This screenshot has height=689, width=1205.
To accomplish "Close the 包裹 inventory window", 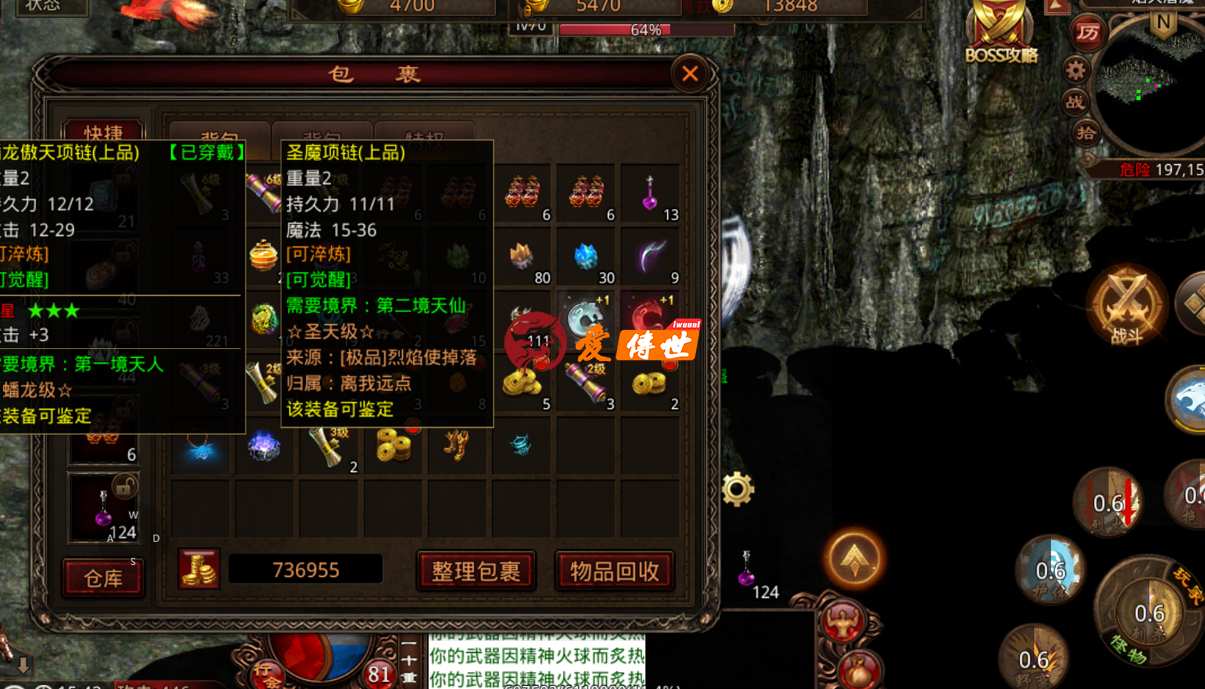I will point(690,73).
